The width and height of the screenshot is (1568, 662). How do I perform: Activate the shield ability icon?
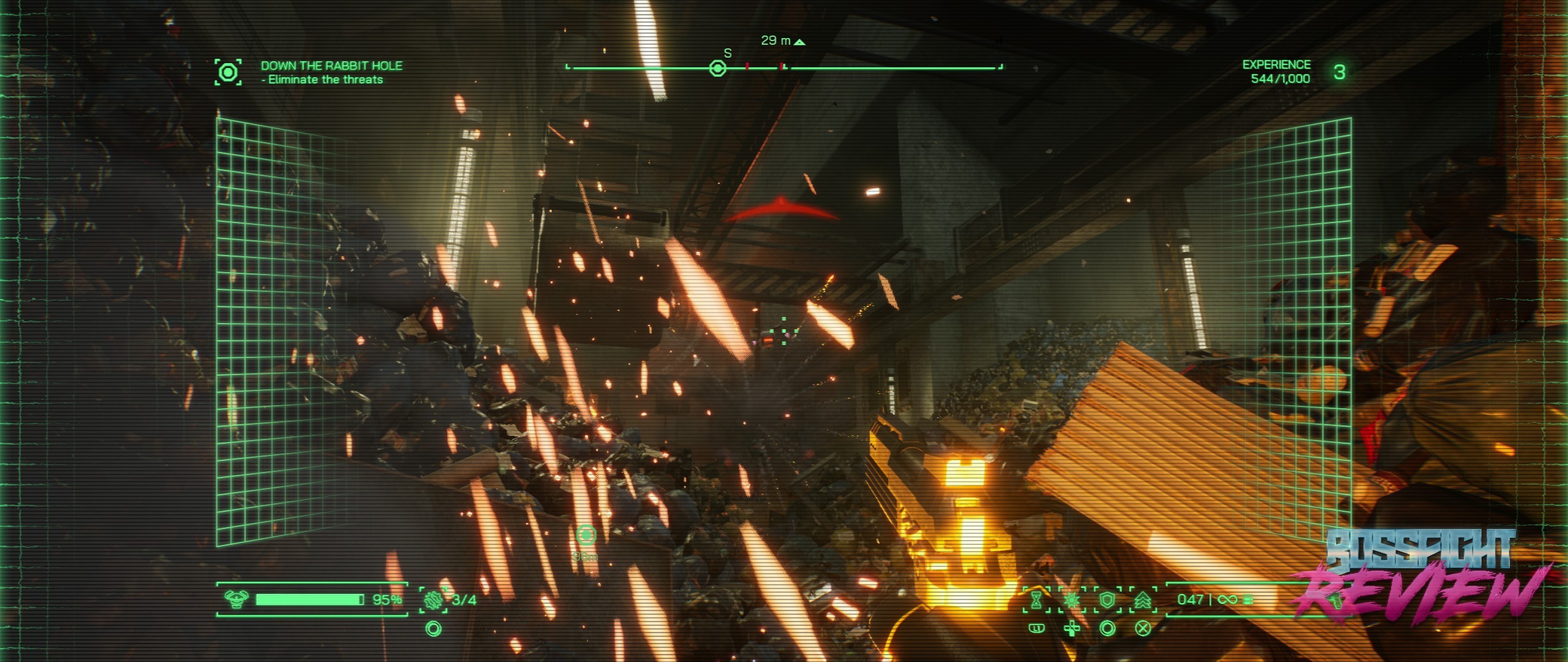tap(1107, 599)
